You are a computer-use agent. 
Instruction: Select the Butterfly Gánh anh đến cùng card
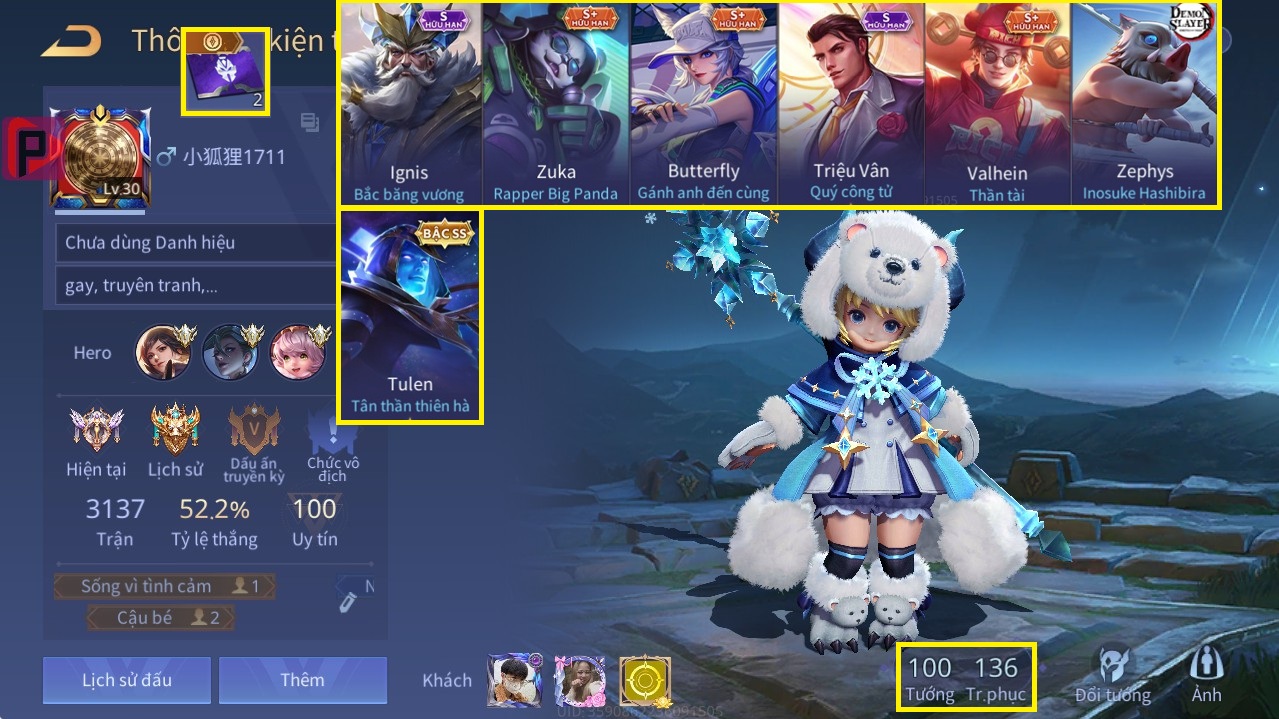(703, 105)
